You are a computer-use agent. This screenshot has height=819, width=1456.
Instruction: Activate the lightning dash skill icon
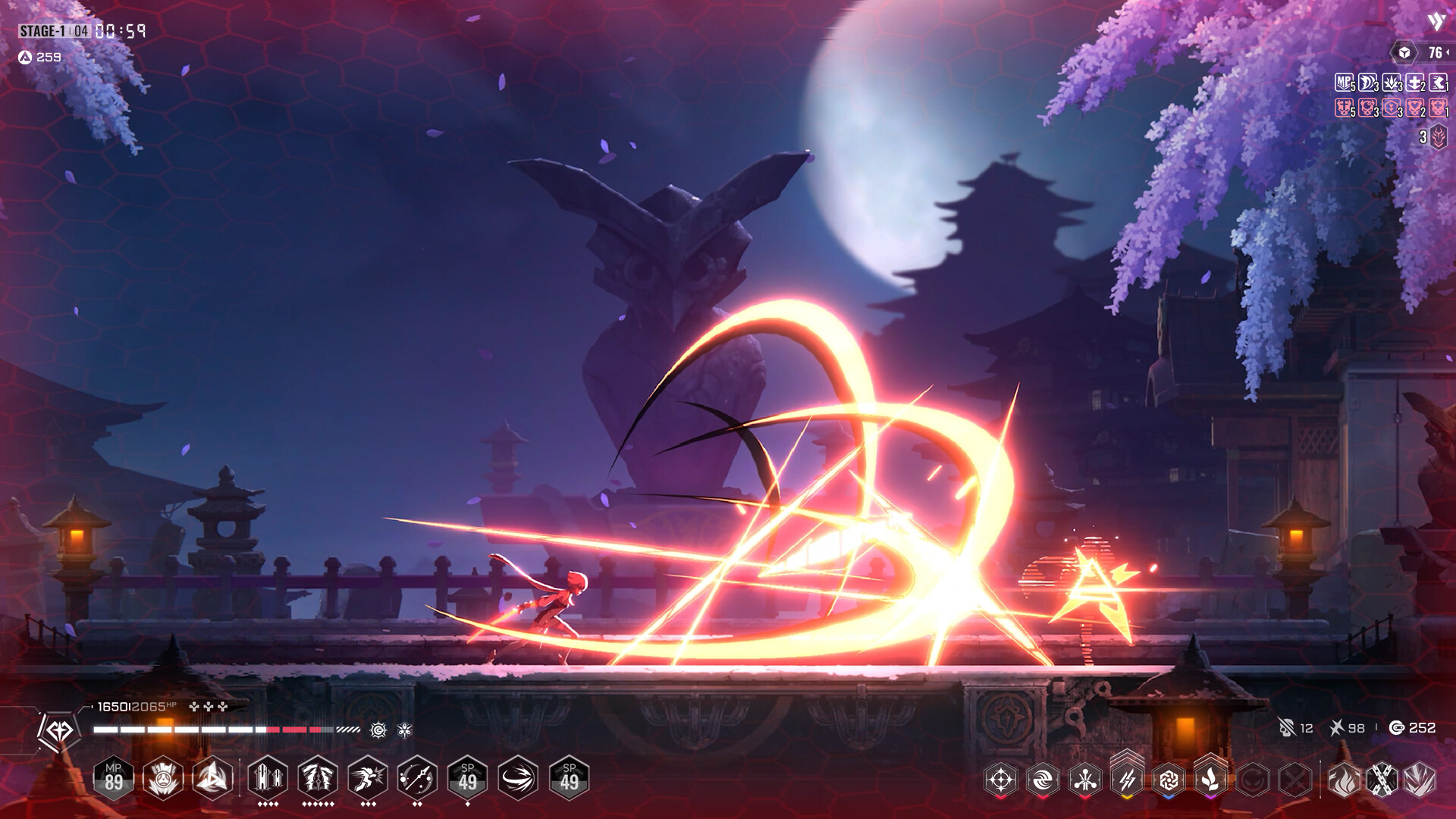click(367, 780)
